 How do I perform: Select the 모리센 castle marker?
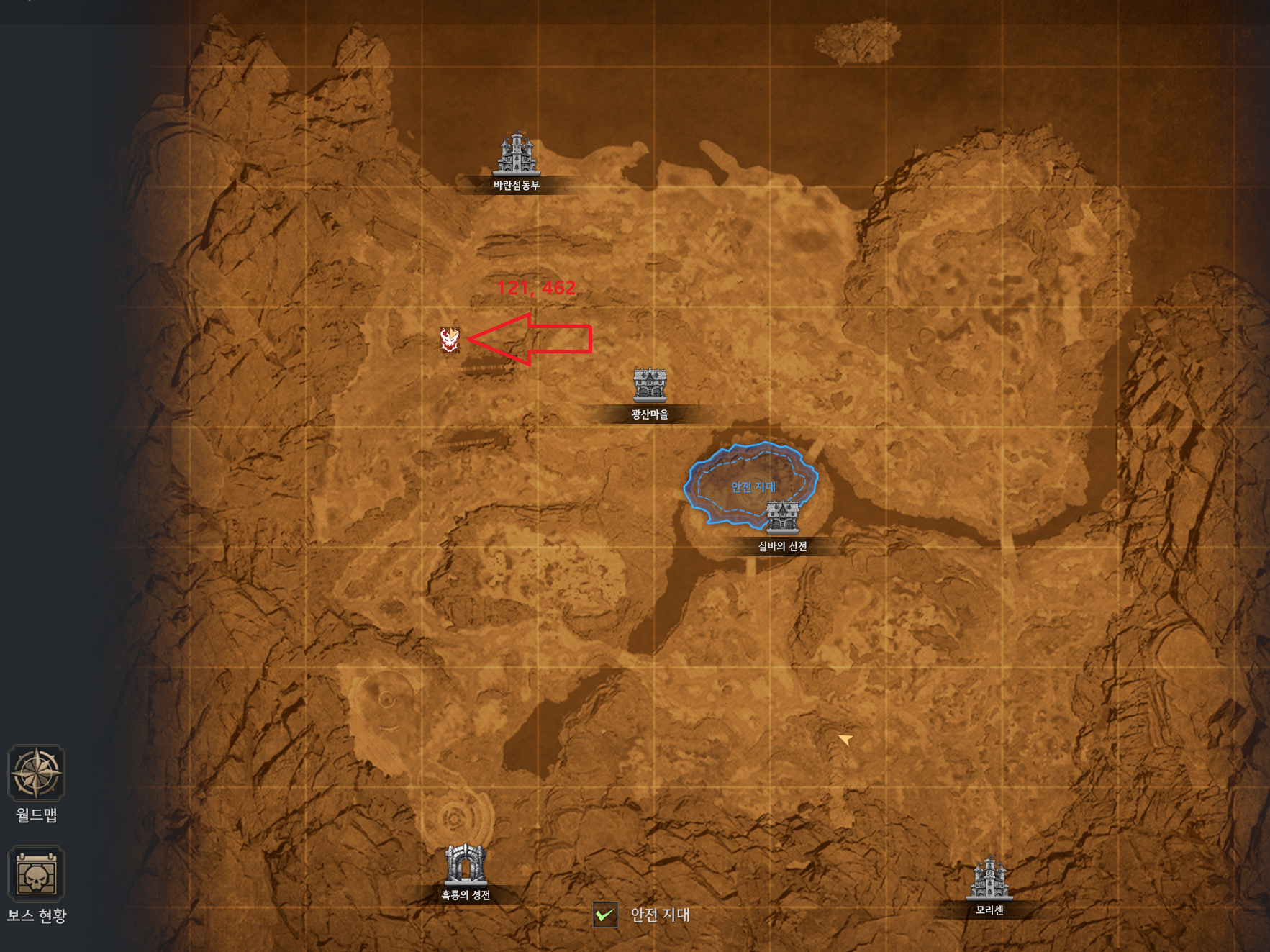click(x=989, y=878)
